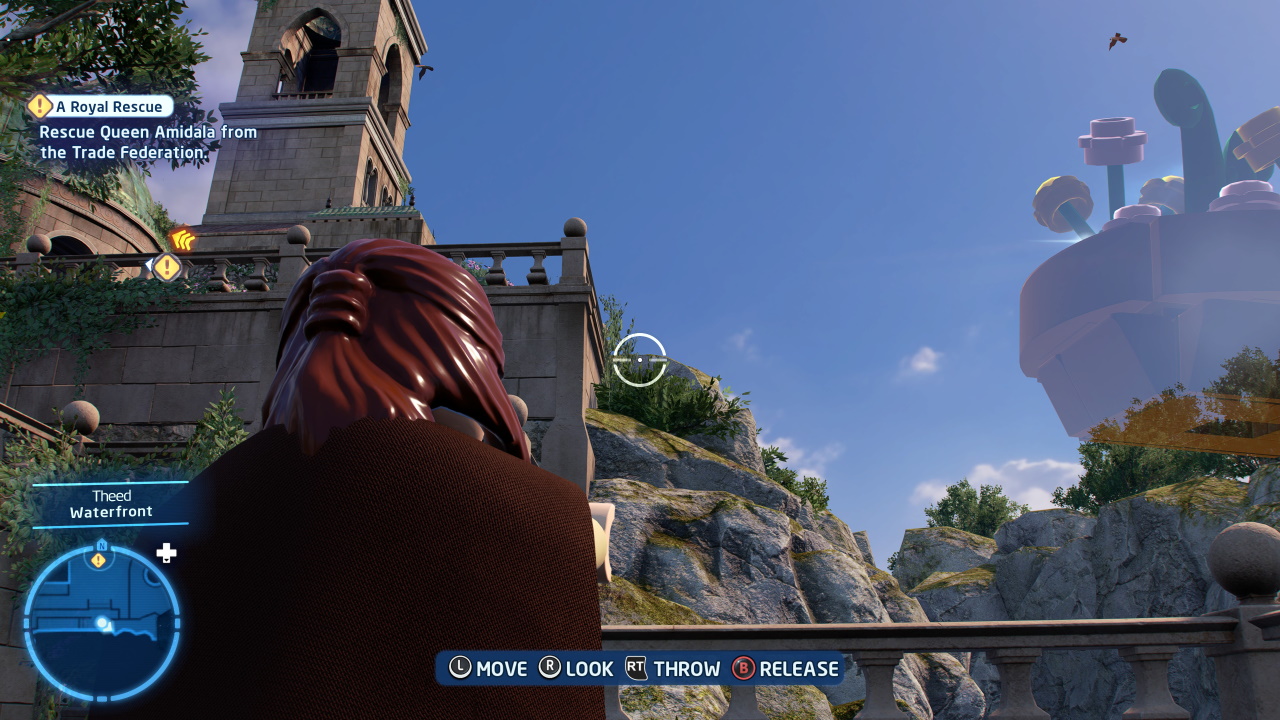Click the circular minimap

coord(102,622)
